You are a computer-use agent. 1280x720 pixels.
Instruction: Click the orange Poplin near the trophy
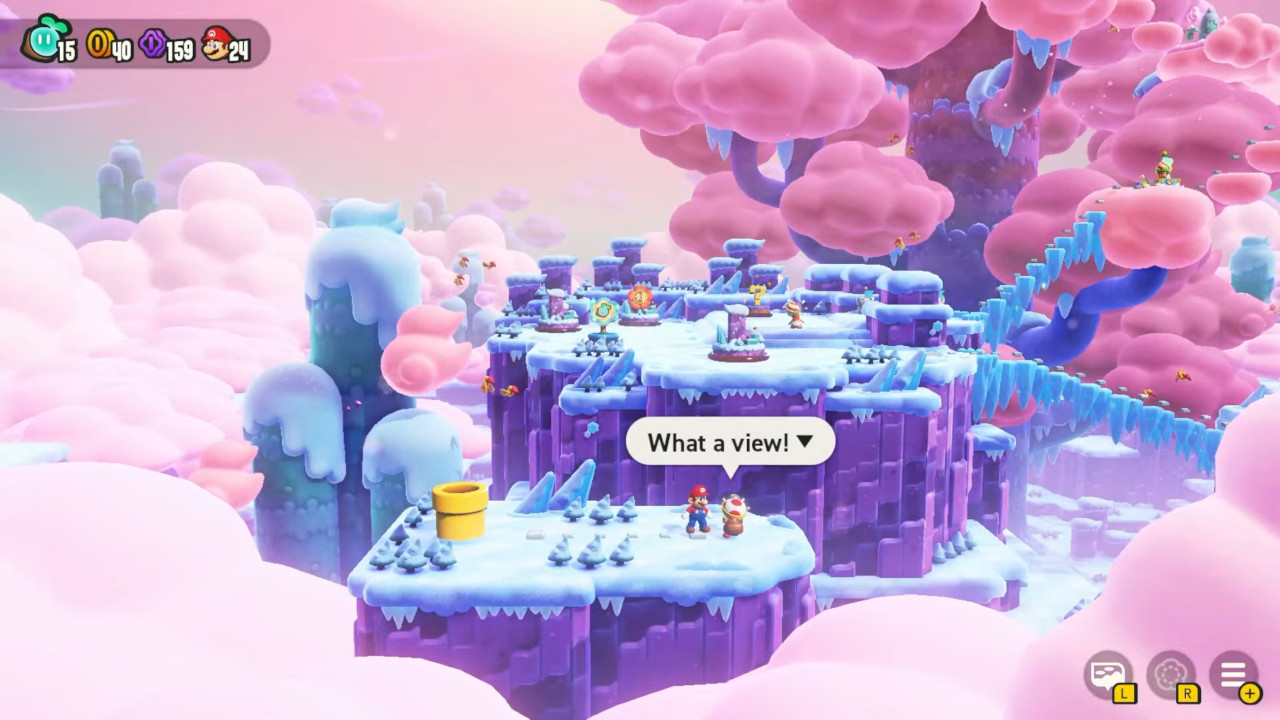pyautogui.click(x=795, y=312)
